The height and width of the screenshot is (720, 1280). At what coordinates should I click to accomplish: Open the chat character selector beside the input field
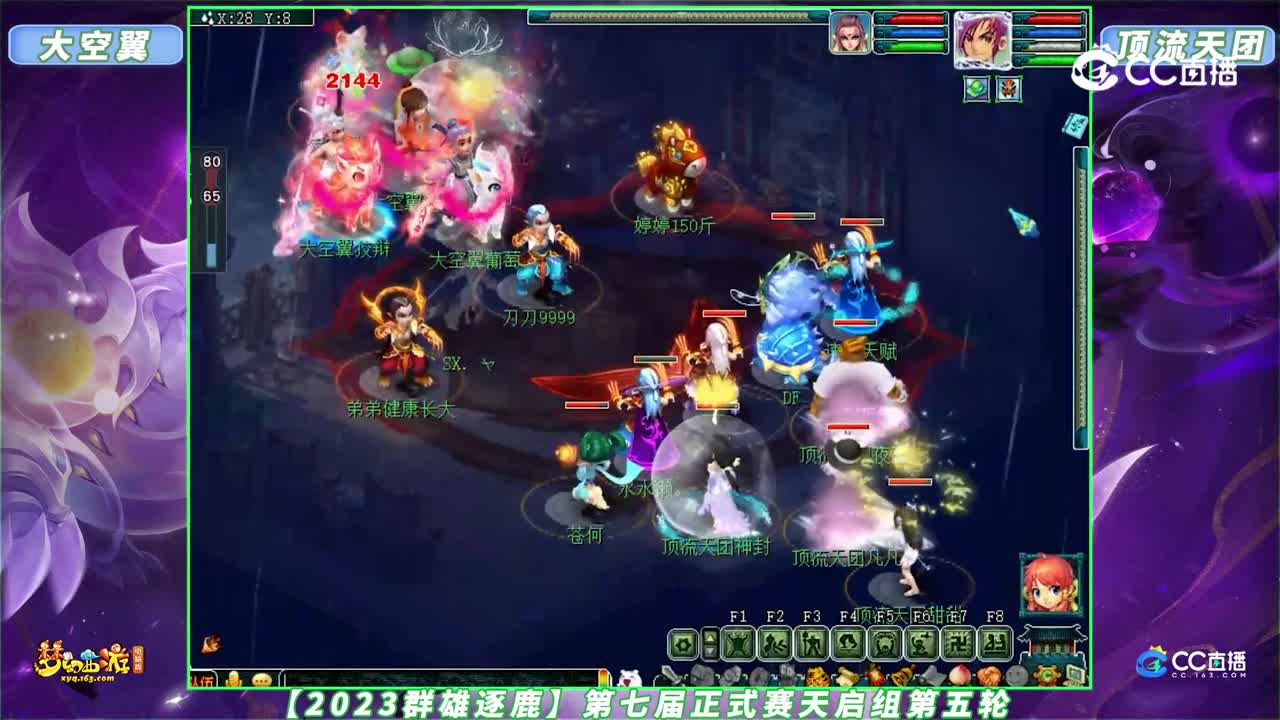tap(233, 677)
